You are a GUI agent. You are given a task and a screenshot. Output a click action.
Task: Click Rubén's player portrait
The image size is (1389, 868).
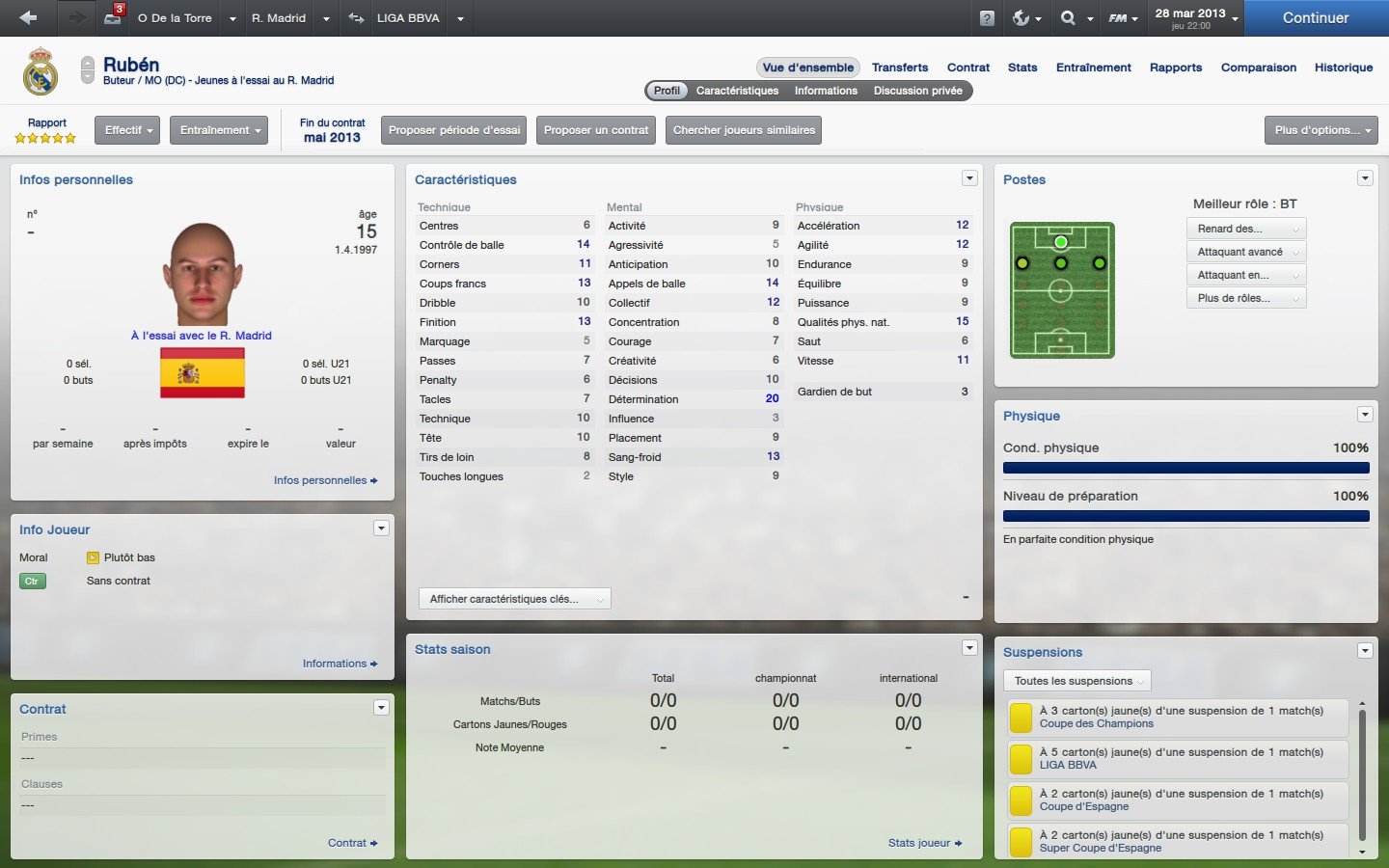tap(203, 273)
